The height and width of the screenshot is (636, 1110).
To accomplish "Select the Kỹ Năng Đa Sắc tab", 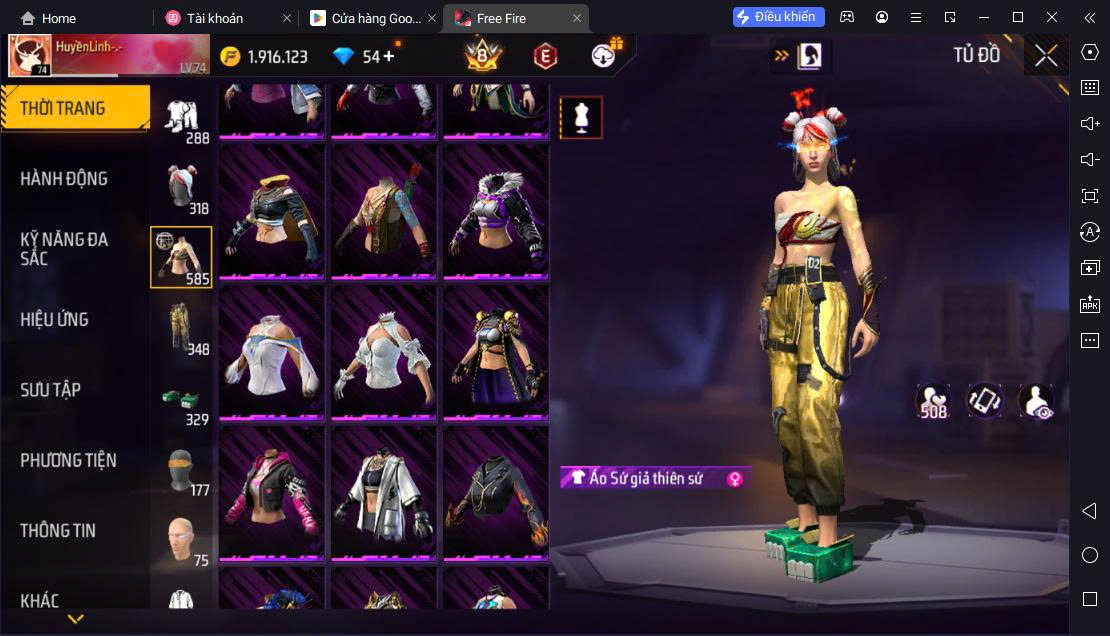I will point(64,249).
